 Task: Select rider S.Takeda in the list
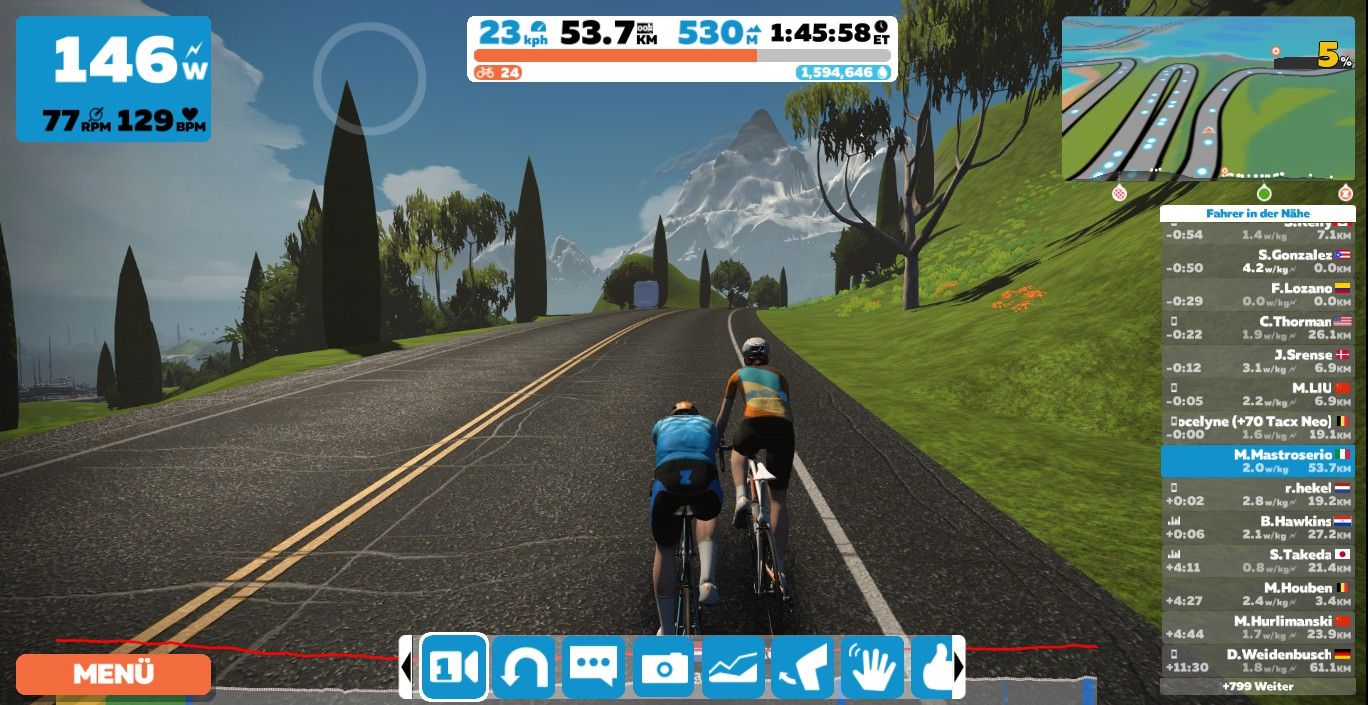pyautogui.click(x=1258, y=560)
